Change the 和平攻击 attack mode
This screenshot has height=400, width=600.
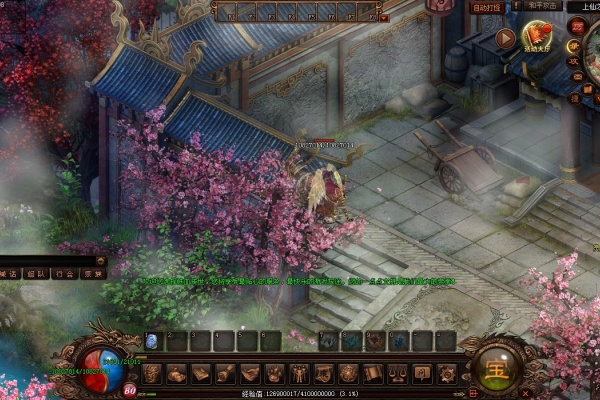tap(541, 5)
